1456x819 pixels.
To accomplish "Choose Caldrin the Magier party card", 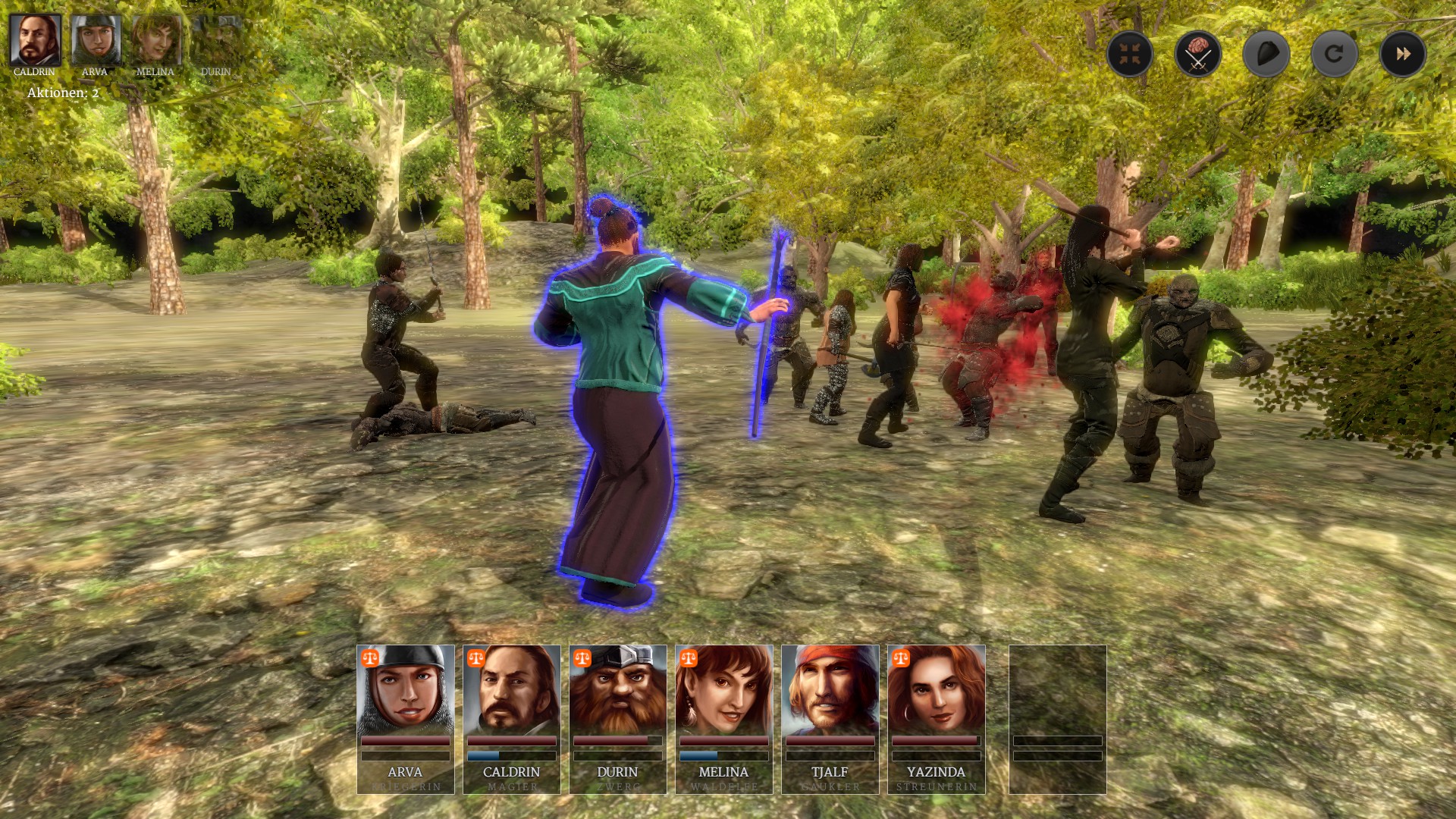I will (x=512, y=719).
